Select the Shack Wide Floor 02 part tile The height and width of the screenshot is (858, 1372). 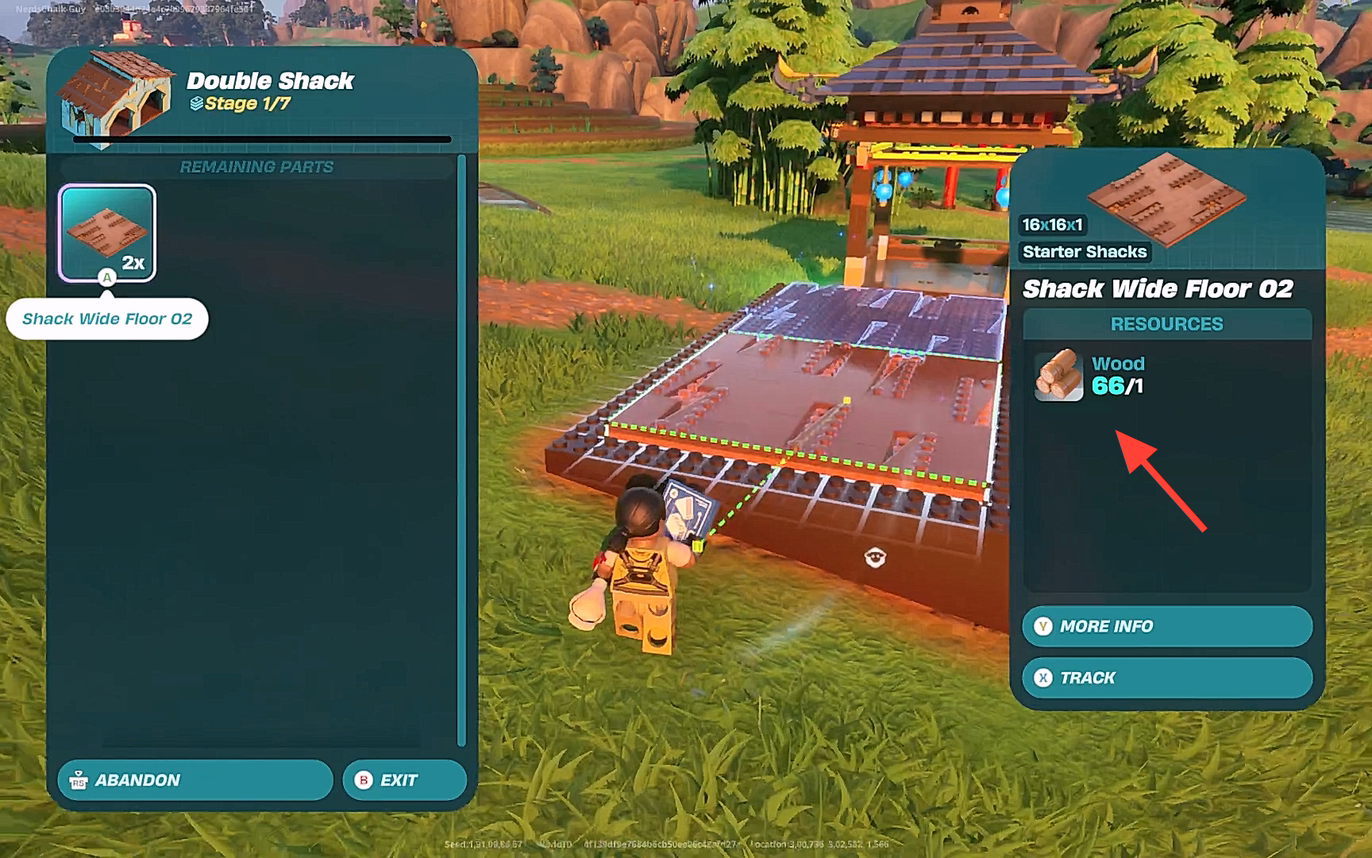108,233
